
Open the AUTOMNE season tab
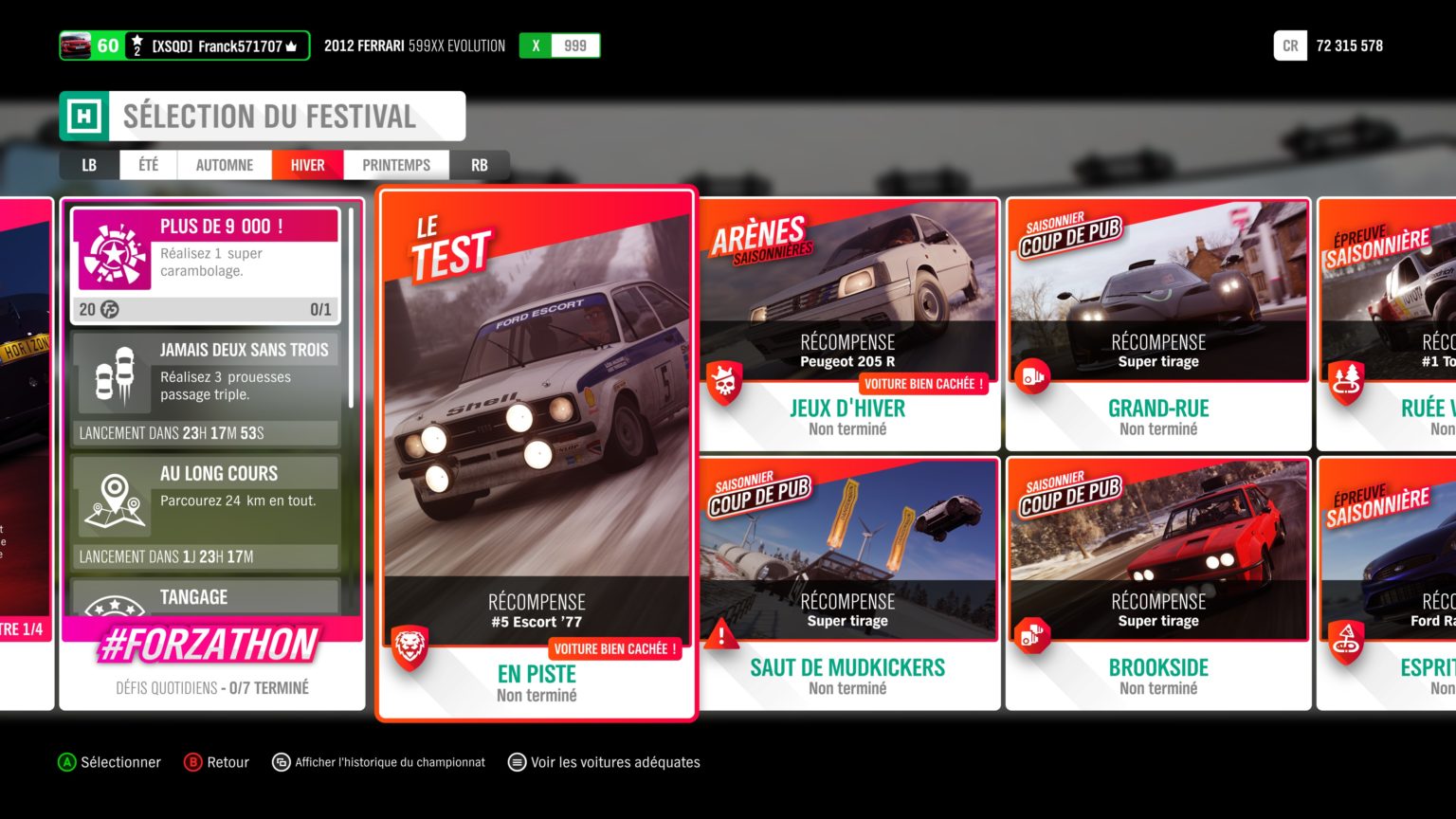point(225,165)
